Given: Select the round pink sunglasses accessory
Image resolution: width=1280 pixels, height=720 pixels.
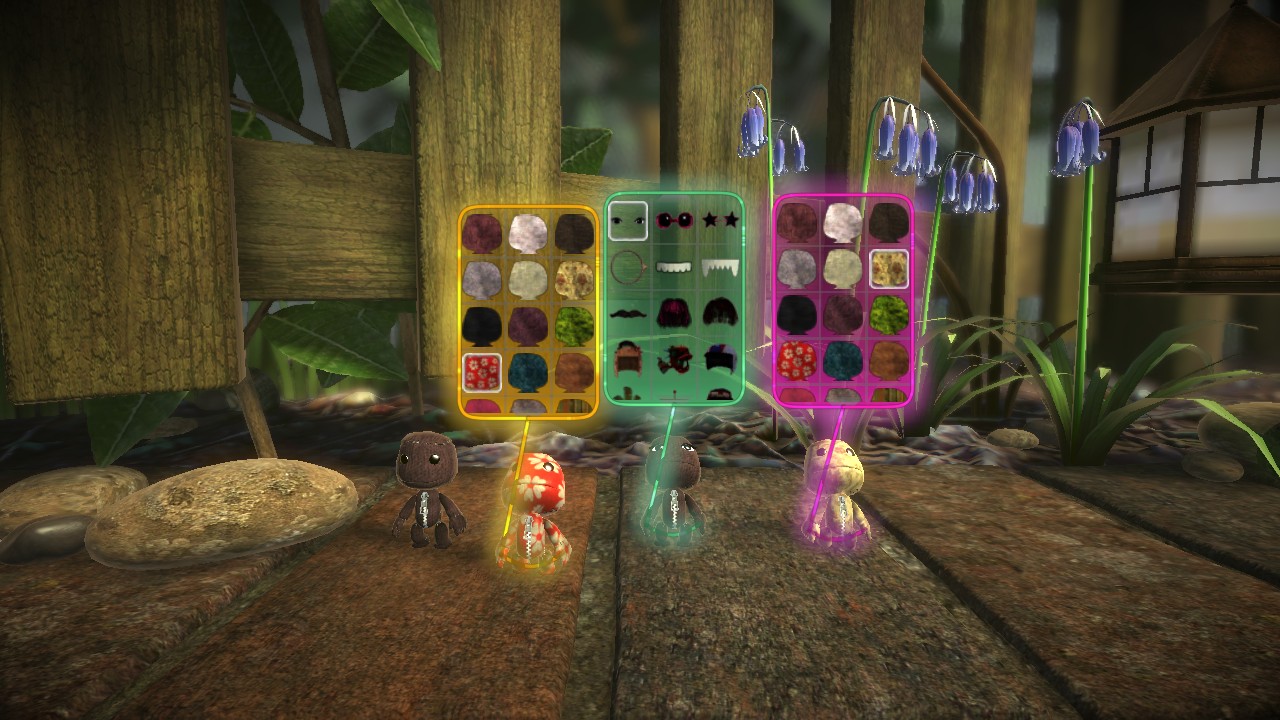Looking at the screenshot, I should coord(675,220).
